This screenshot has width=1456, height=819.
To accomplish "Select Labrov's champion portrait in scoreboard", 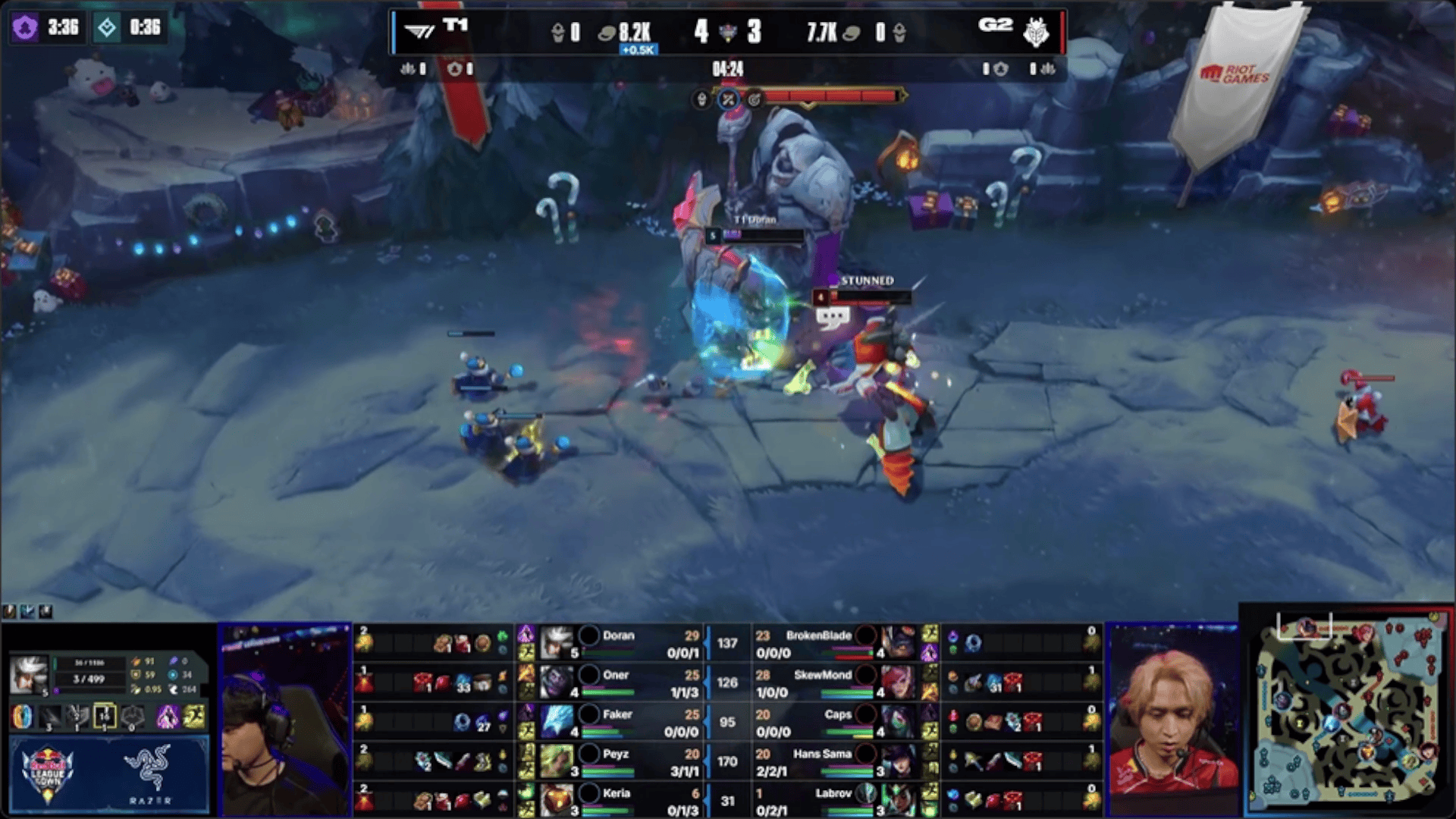I will pyautogui.click(x=899, y=800).
